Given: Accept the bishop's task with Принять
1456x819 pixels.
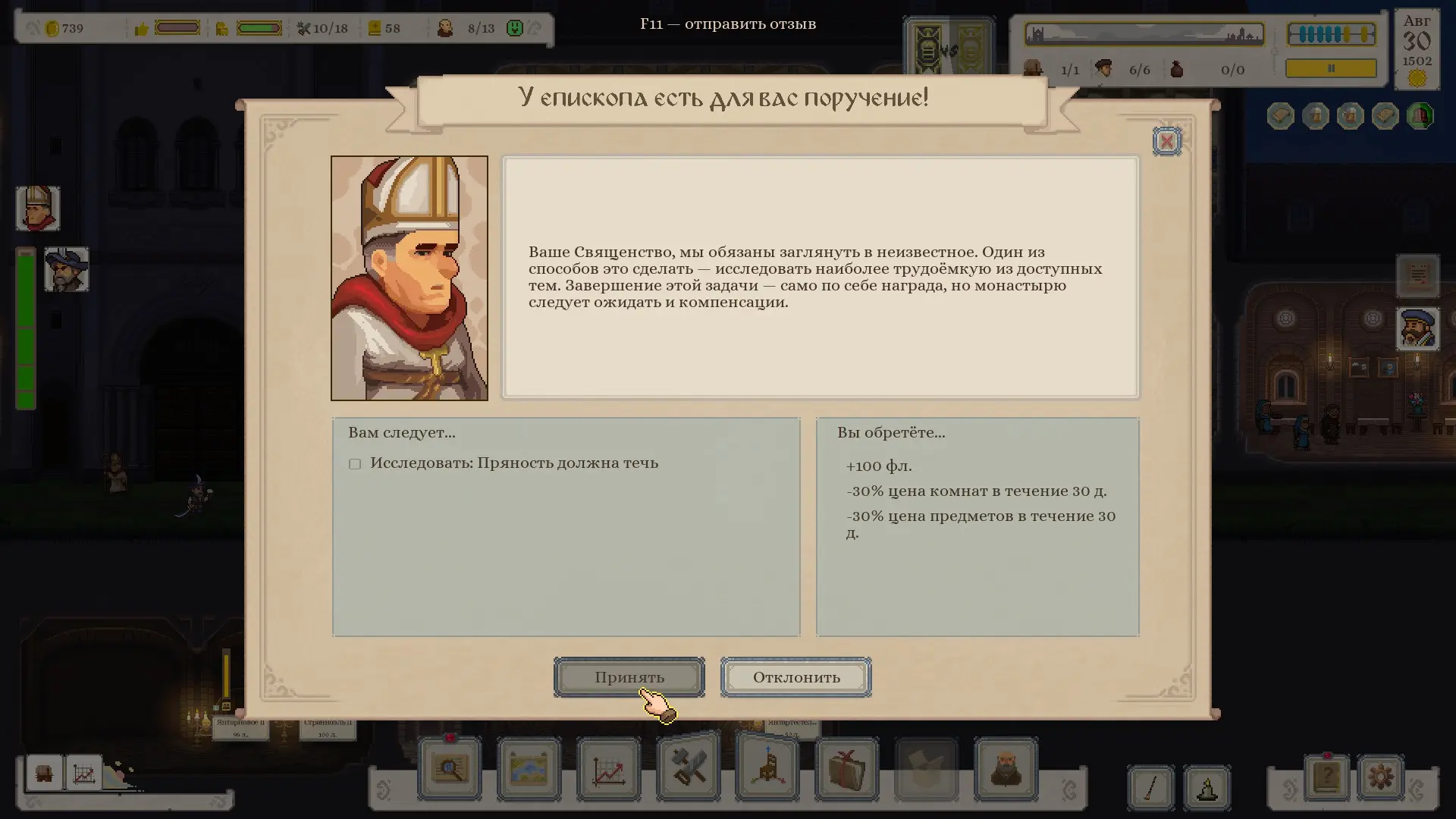Looking at the screenshot, I should (x=629, y=677).
